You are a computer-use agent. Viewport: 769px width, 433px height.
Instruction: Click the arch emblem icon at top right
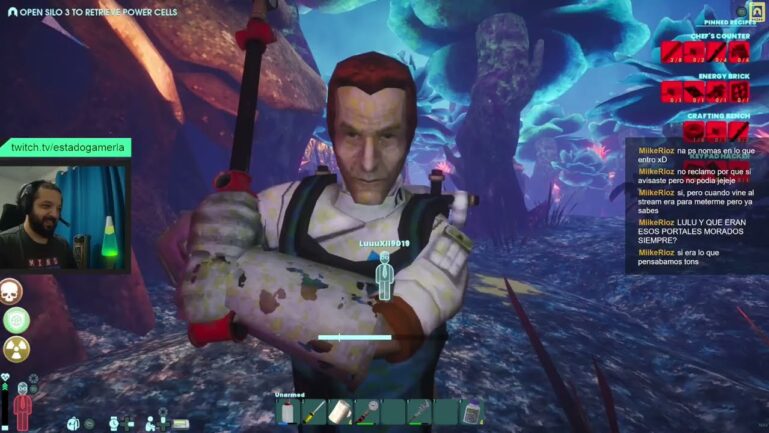pyautogui.click(x=760, y=8)
